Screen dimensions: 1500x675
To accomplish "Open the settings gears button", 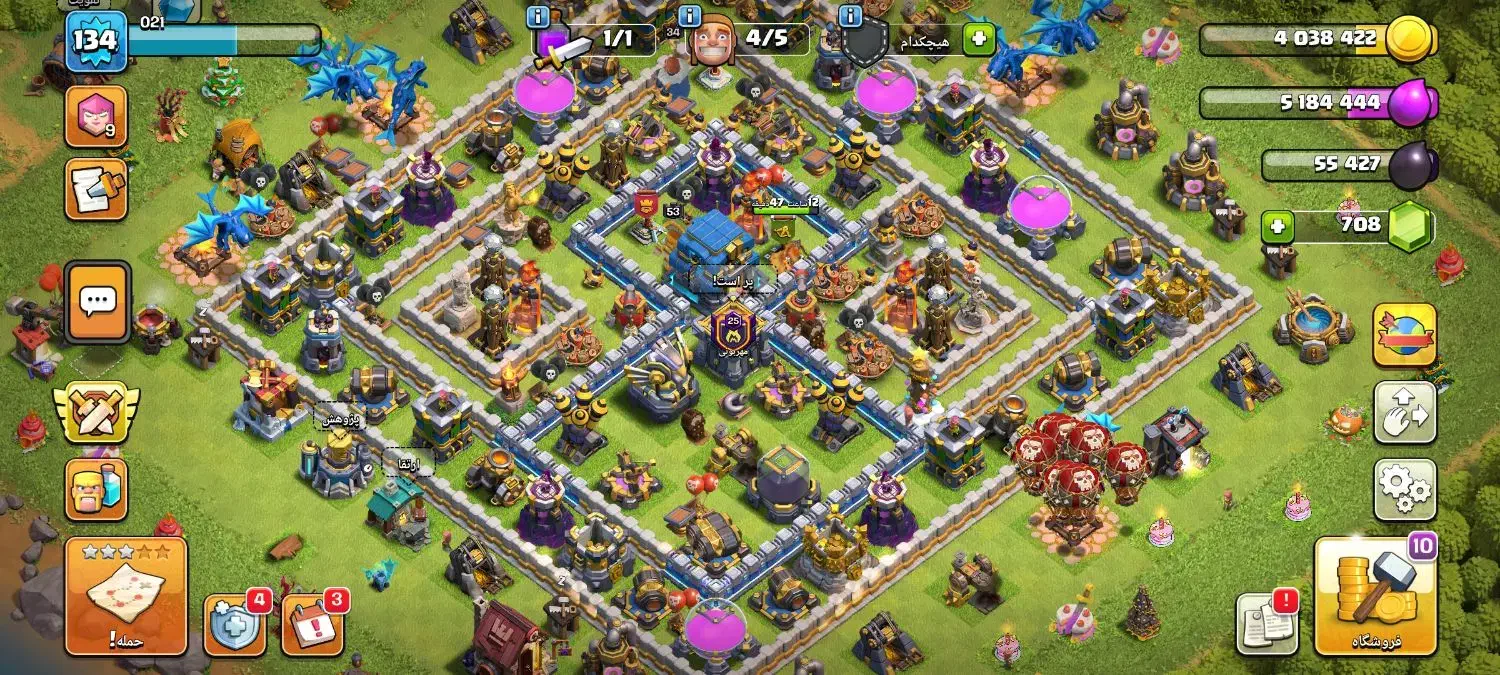I will [1404, 490].
